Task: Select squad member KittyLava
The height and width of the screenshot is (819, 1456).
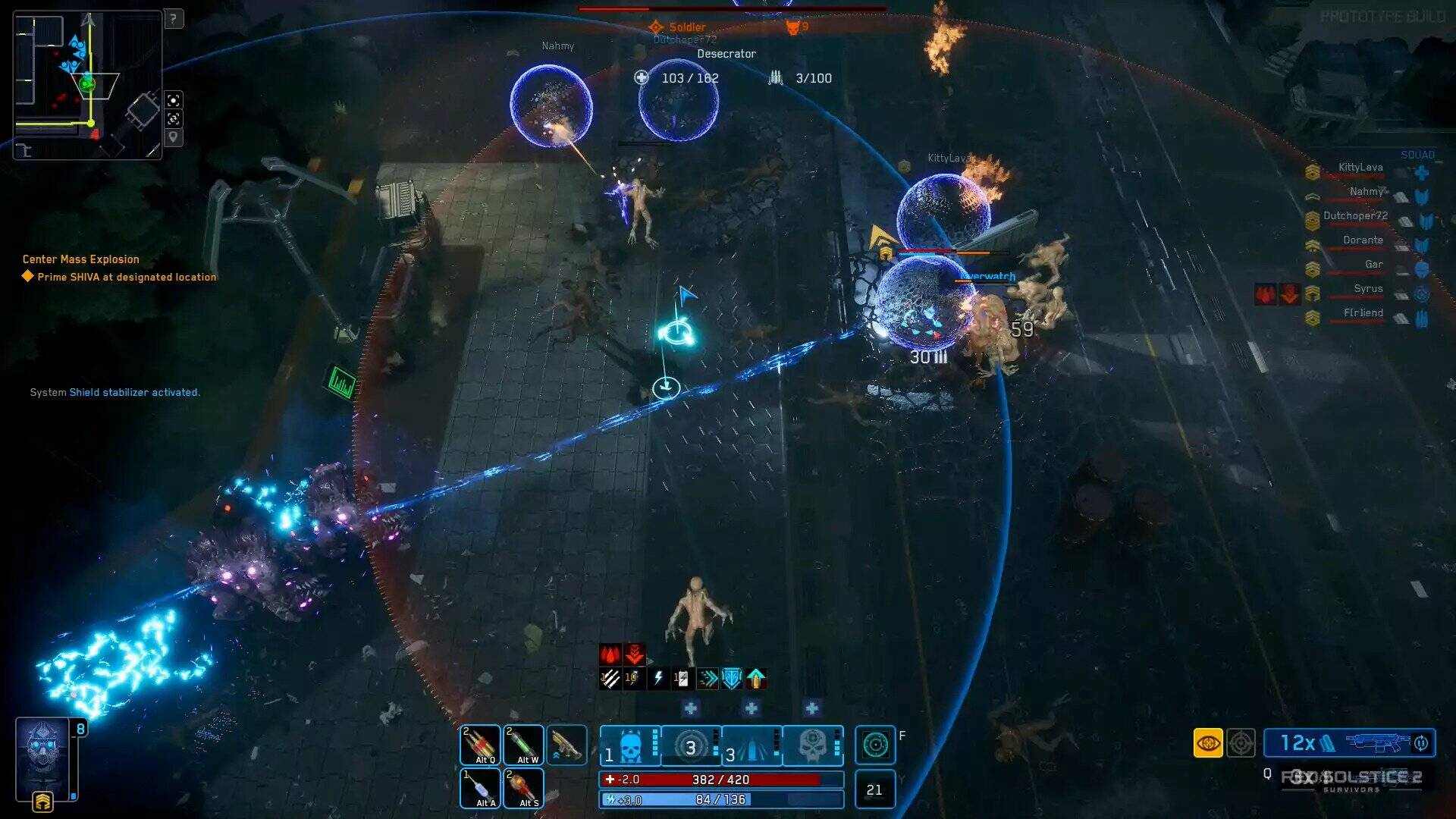Action: 1360,168
